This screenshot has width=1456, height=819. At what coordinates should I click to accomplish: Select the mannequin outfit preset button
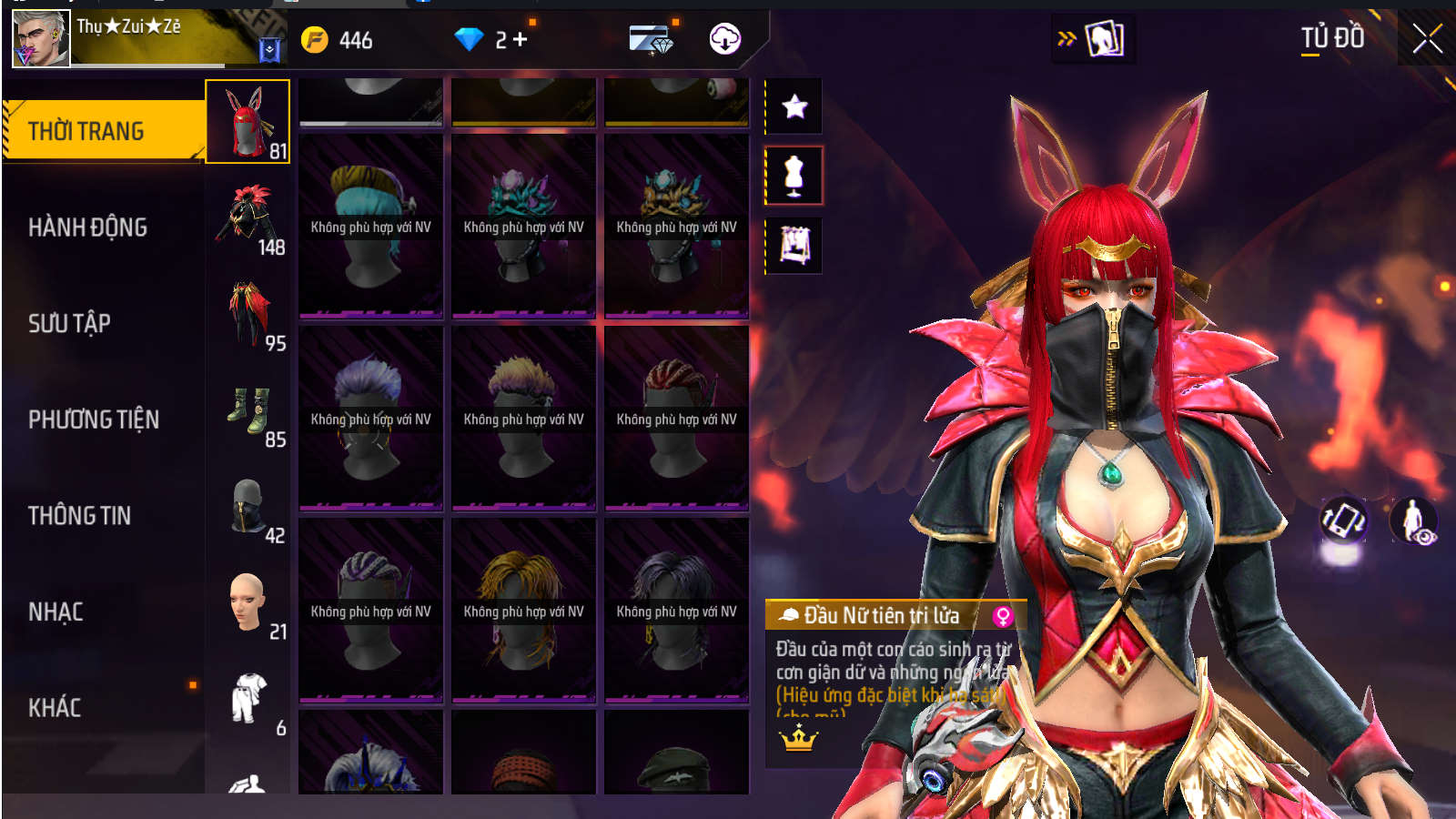click(x=794, y=176)
